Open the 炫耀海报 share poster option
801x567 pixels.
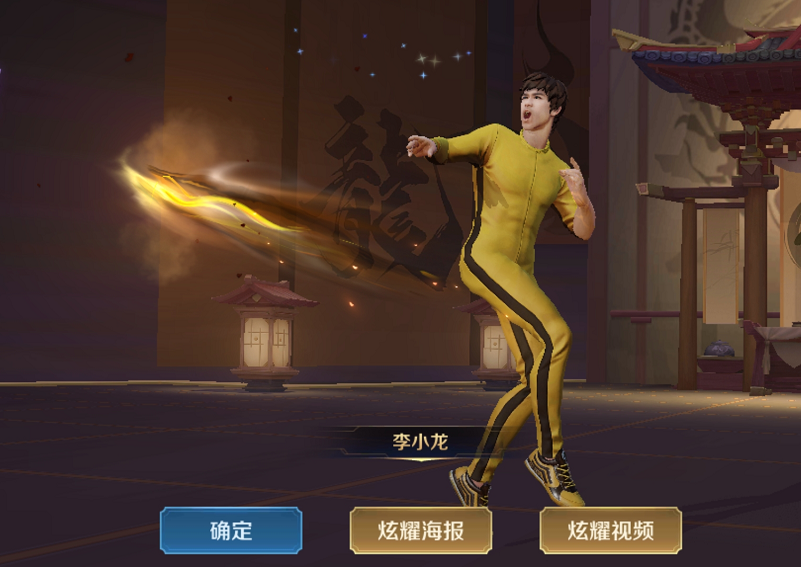[421, 530]
